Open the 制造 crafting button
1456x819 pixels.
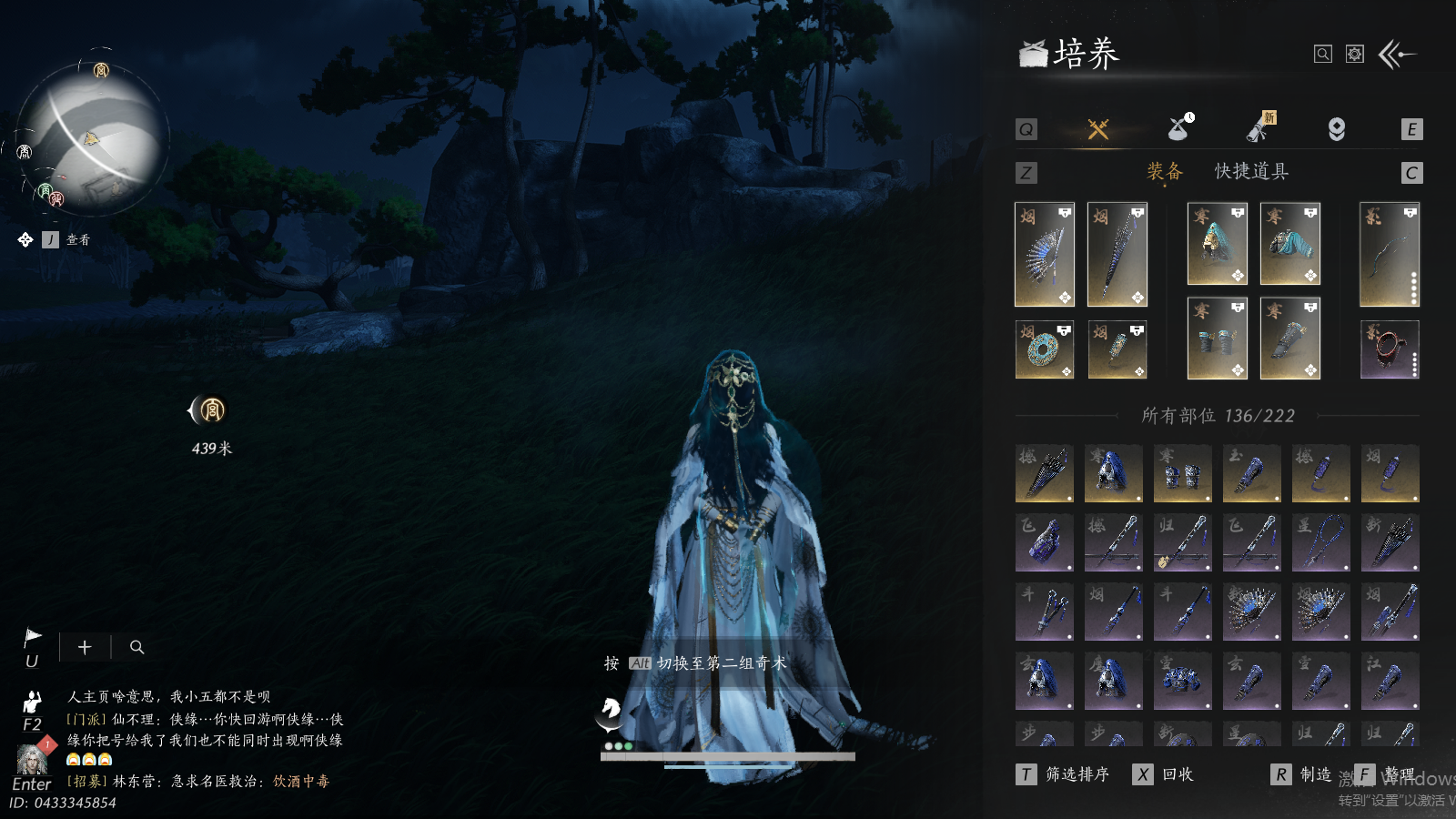tap(1303, 774)
